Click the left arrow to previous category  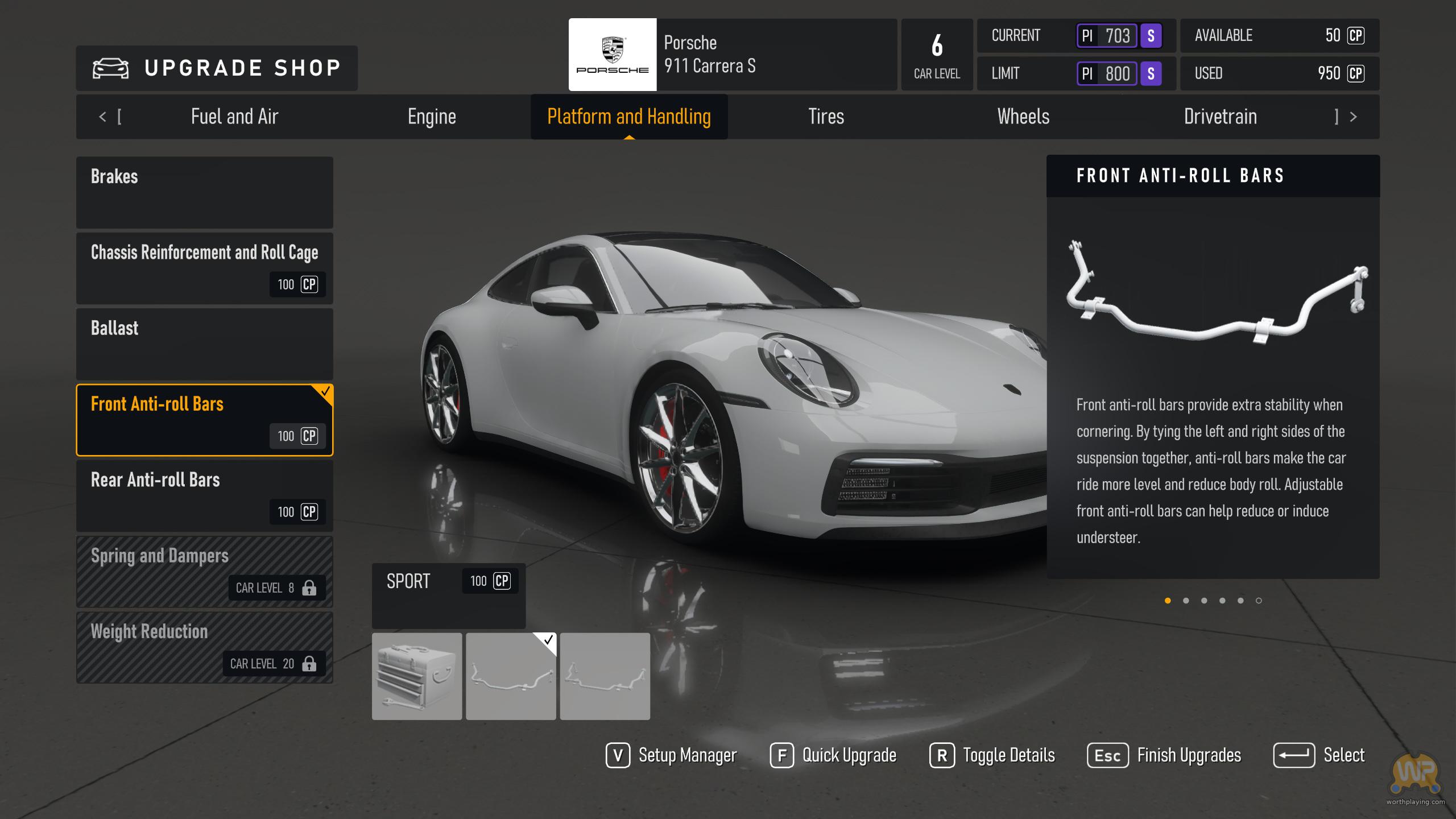tap(102, 117)
